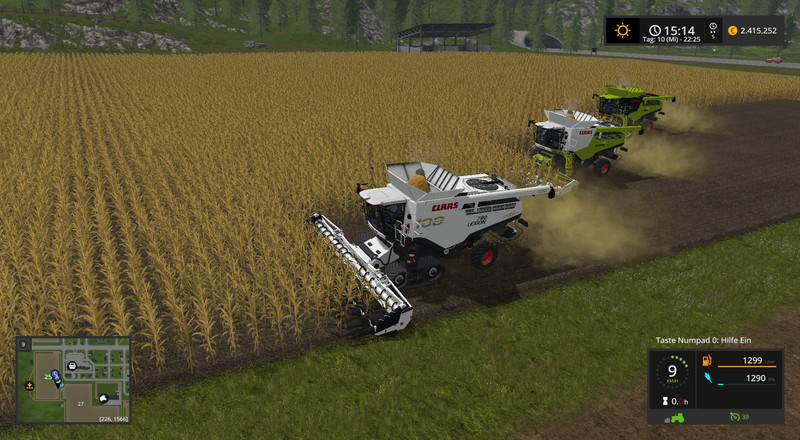Viewport: 800px width, 440px height.
Task: Toggle the green cruise control icon
Action: (734, 416)
